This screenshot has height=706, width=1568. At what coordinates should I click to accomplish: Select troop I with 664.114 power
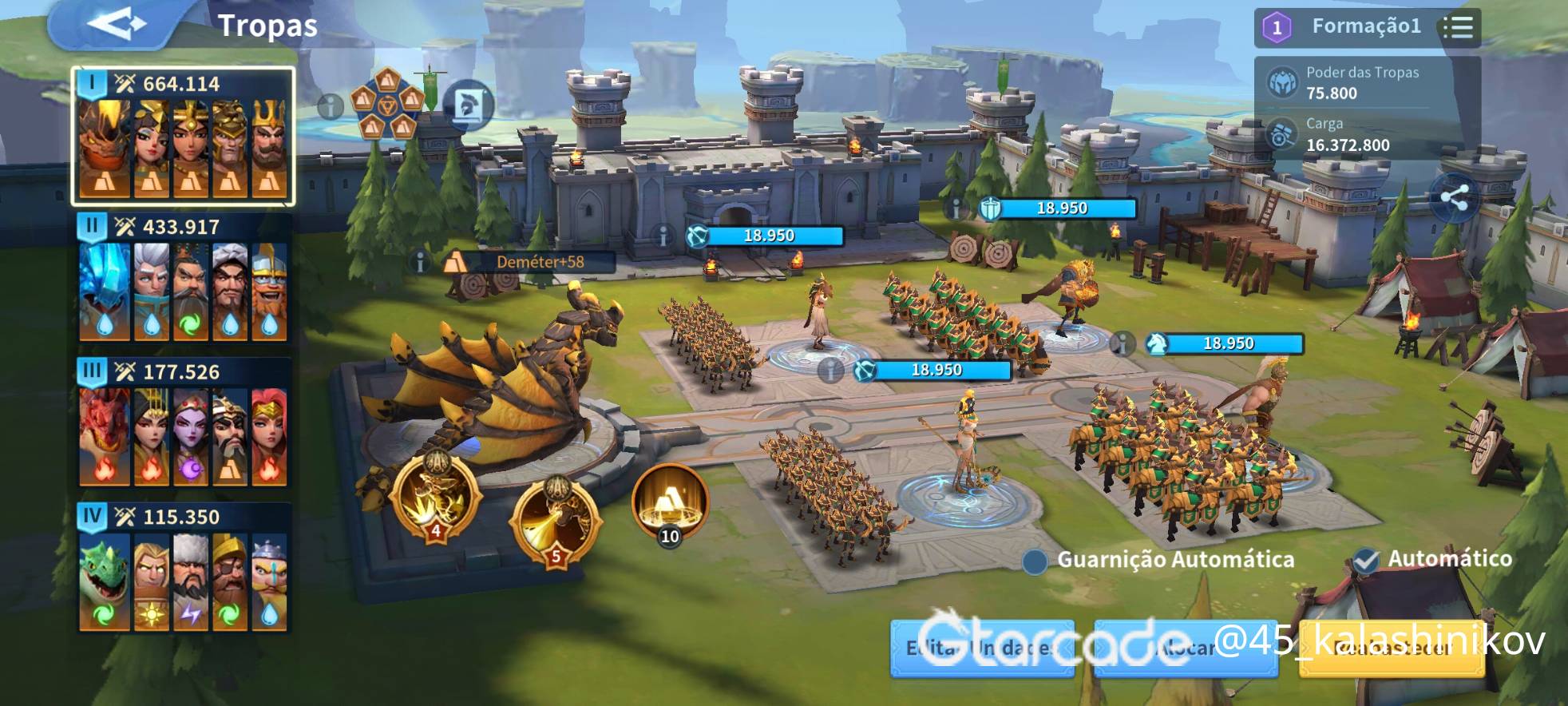click(184, 136)
